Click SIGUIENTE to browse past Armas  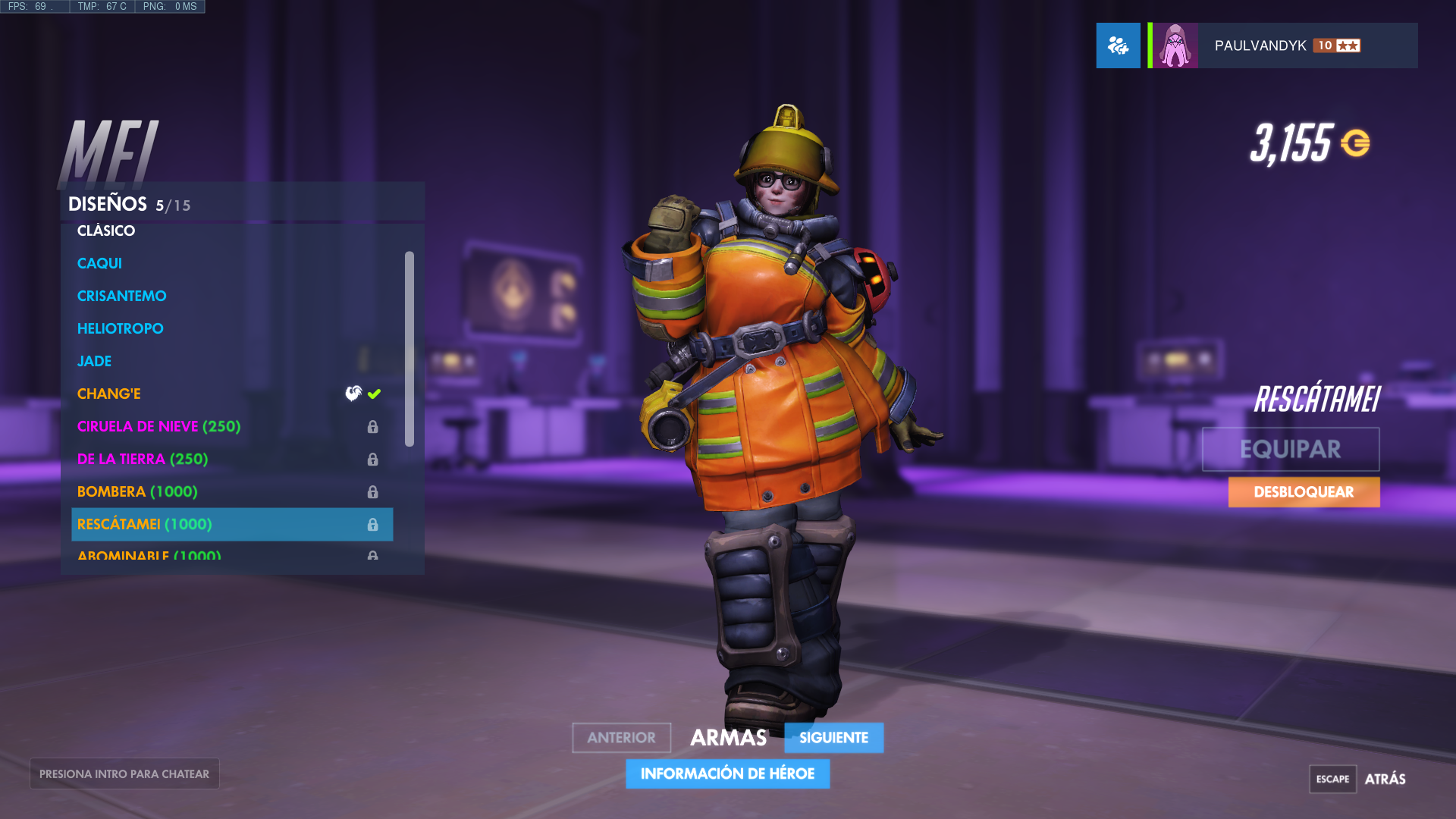point(833,737)
